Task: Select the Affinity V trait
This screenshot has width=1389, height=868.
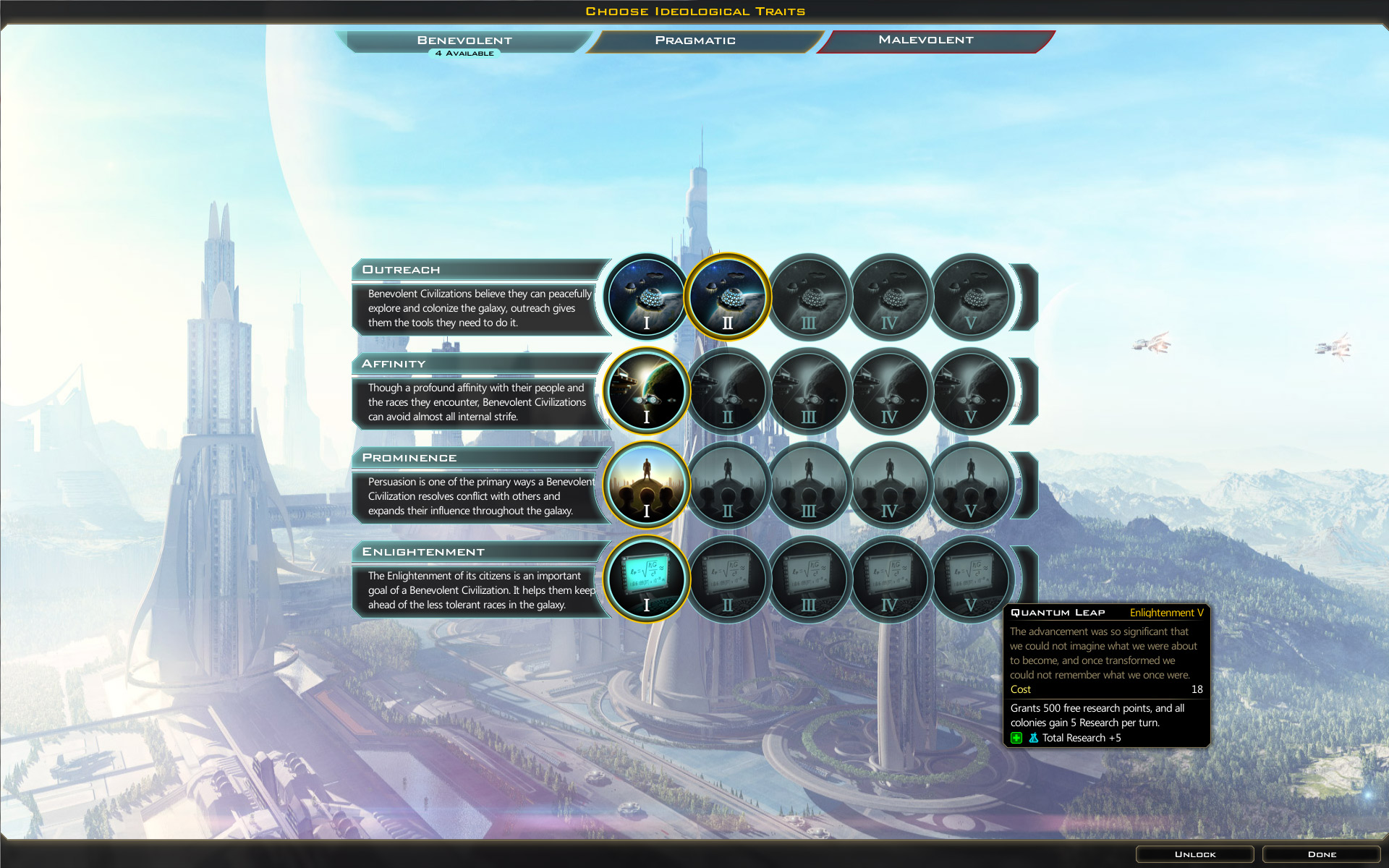Action: pos(971,391)
